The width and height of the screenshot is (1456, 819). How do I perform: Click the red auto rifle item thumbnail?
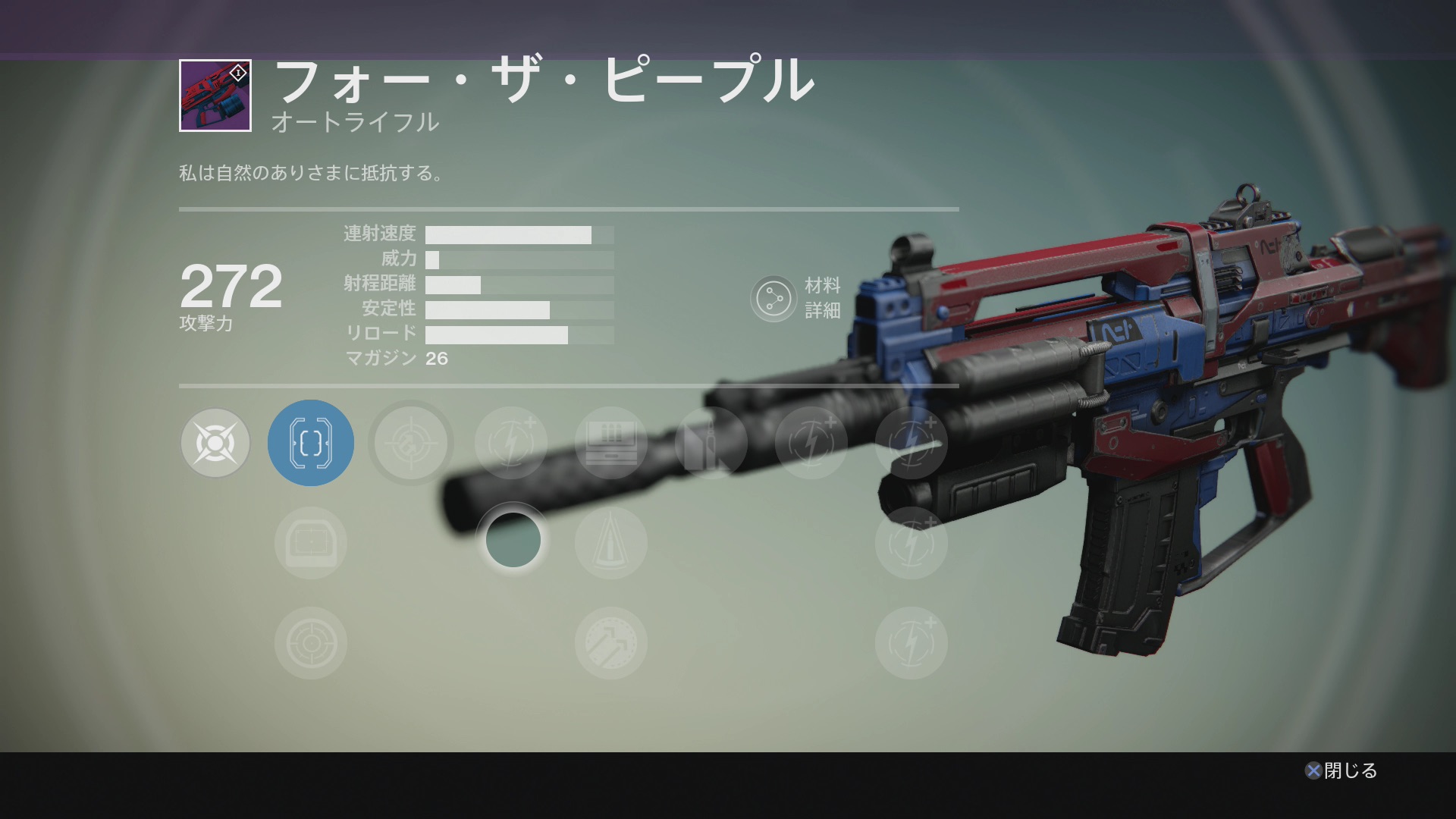(x=215, y=96)
